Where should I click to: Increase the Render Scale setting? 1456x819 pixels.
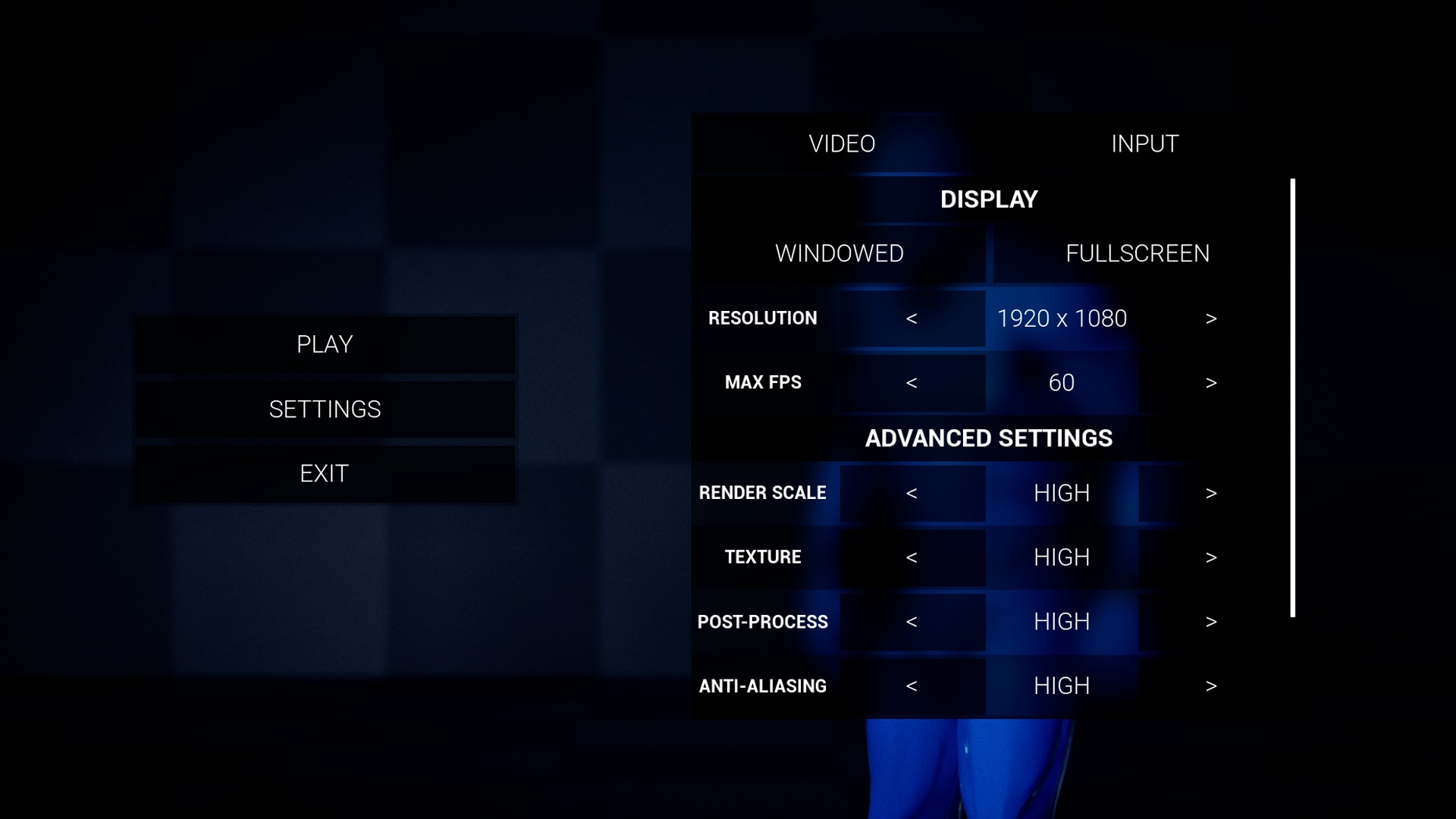coord(1211,493)
